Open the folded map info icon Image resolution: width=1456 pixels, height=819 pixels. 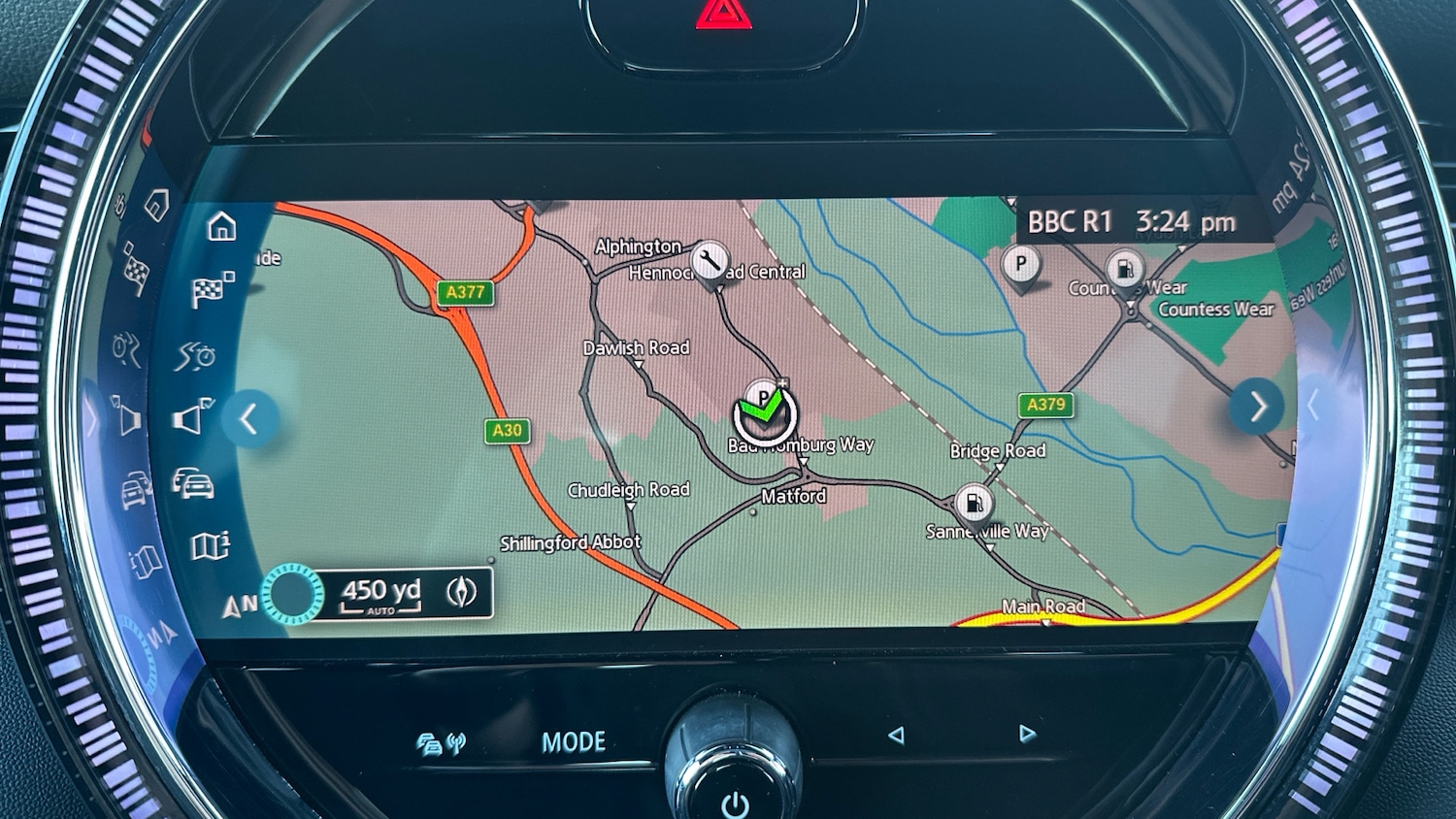(x=210, y=546)
